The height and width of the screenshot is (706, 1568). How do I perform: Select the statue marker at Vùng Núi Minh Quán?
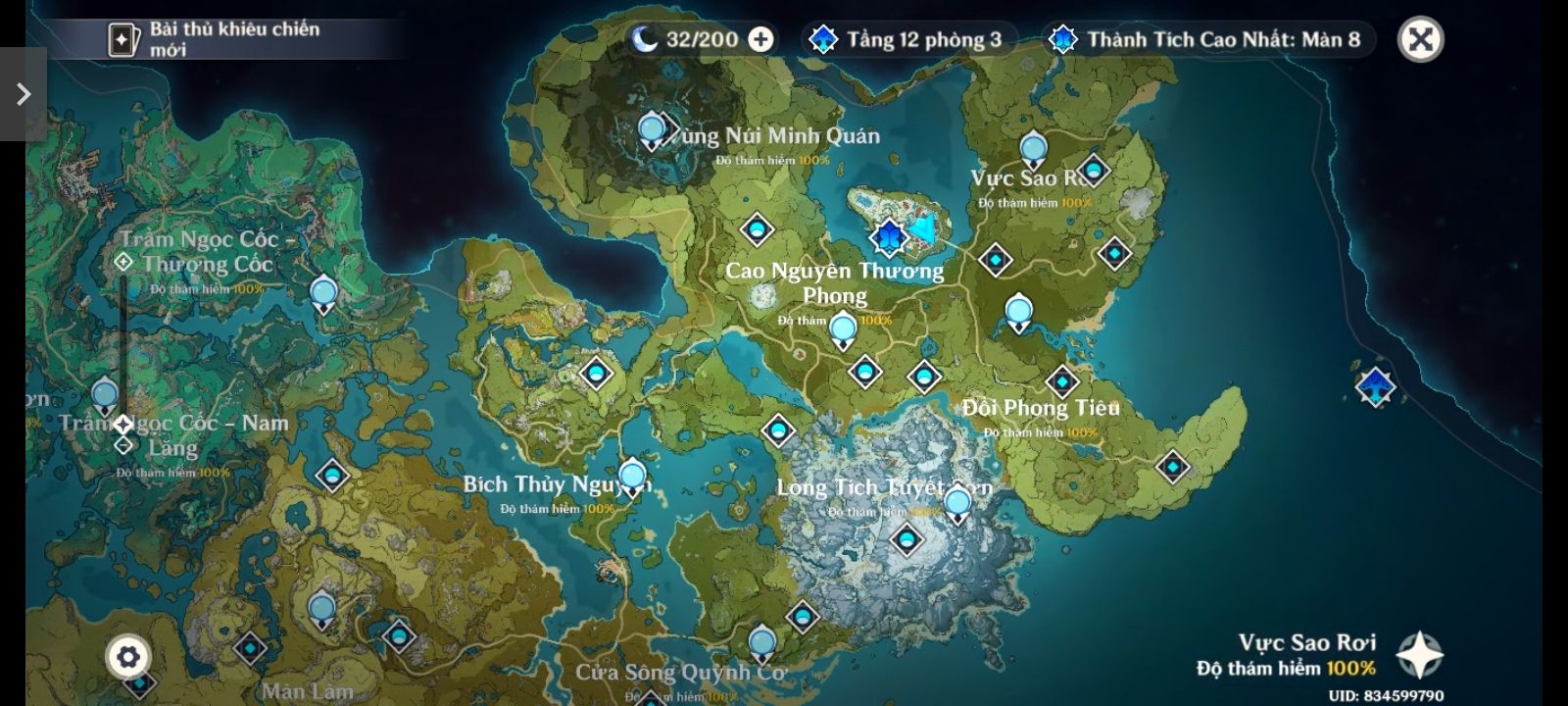pyautogui.click(x=652, y=130)
